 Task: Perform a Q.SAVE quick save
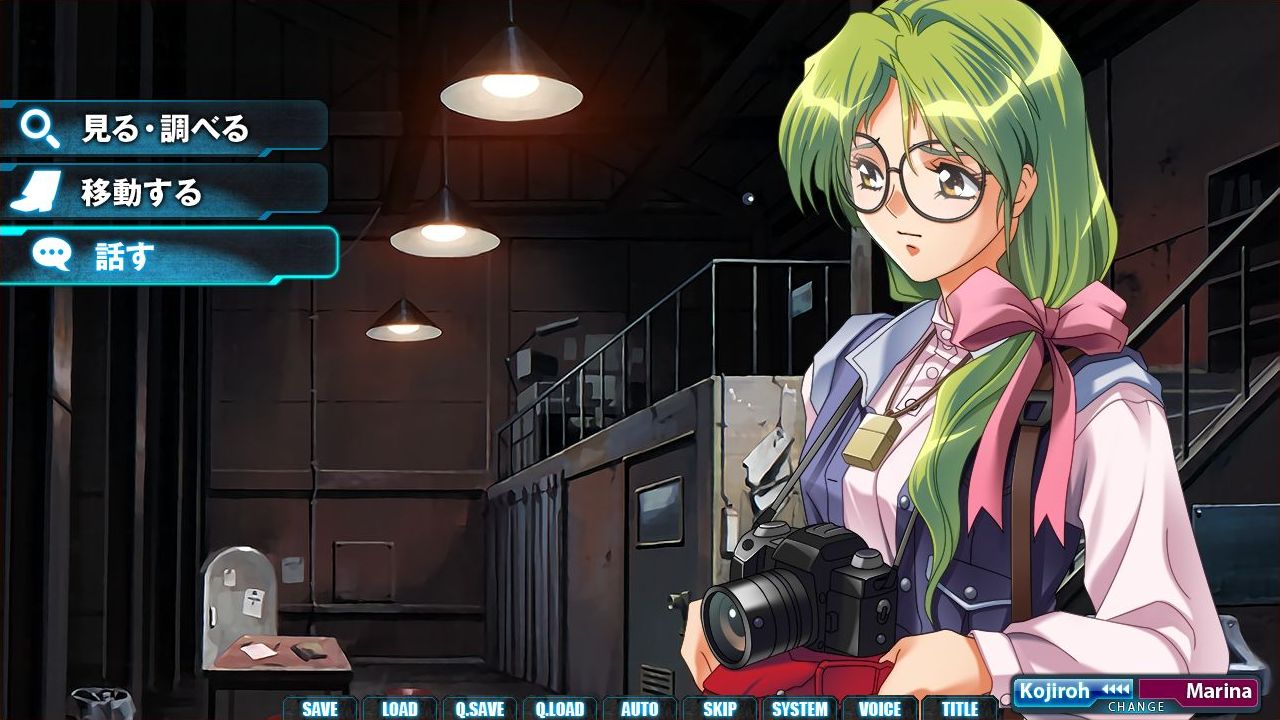click(481, 707)
